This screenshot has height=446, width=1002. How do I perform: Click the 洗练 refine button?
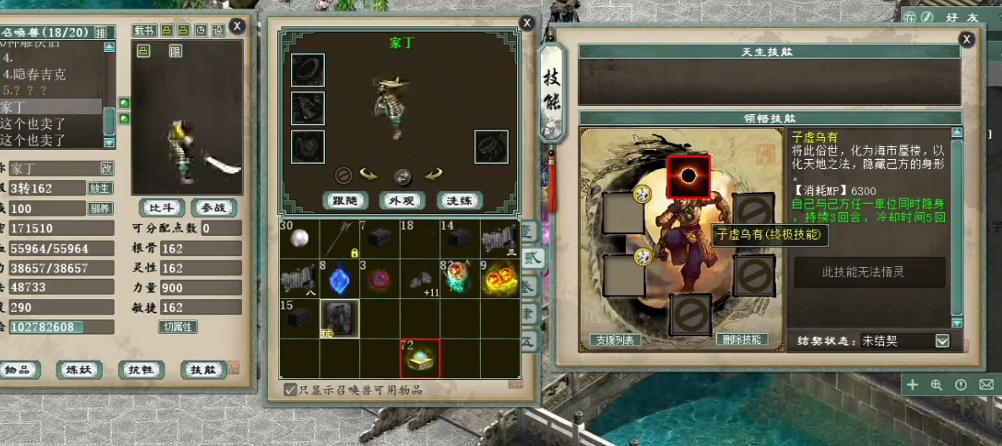click(x=460, y=200)
